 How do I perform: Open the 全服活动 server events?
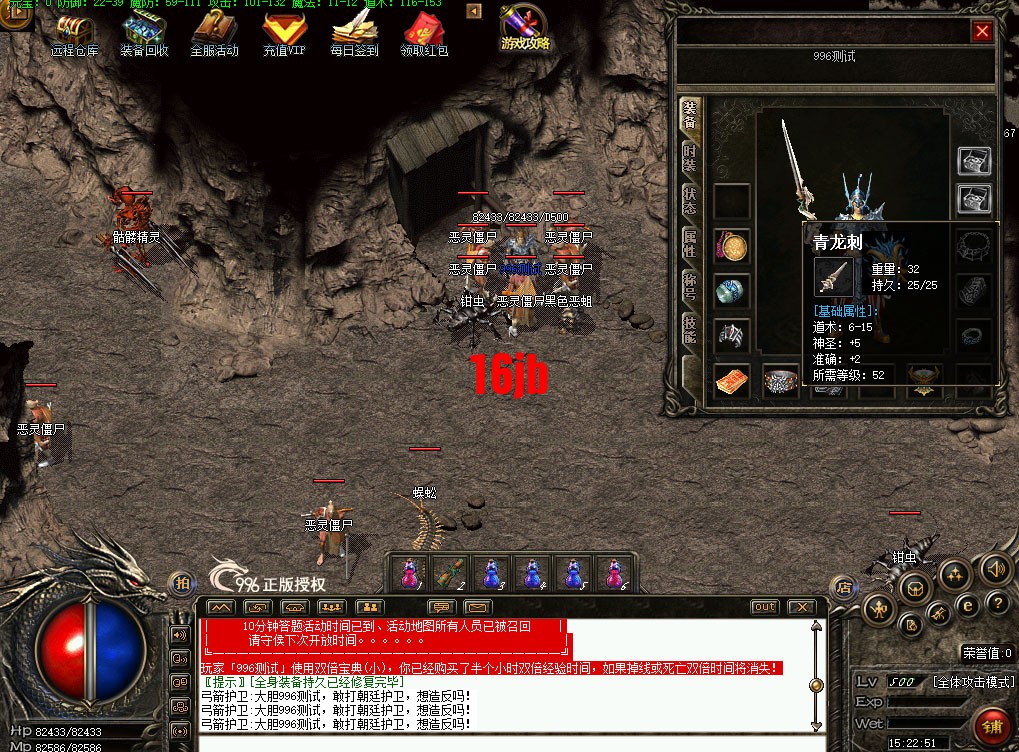pyautogui.click(x=213, y=33)
